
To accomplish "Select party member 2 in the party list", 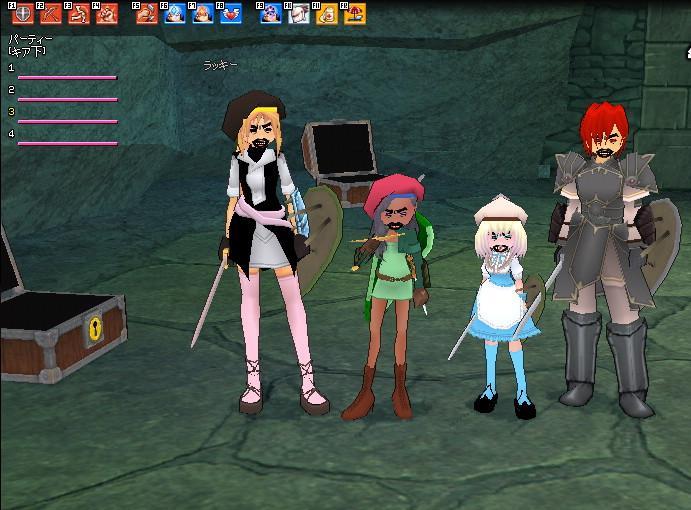I will 66,98.
